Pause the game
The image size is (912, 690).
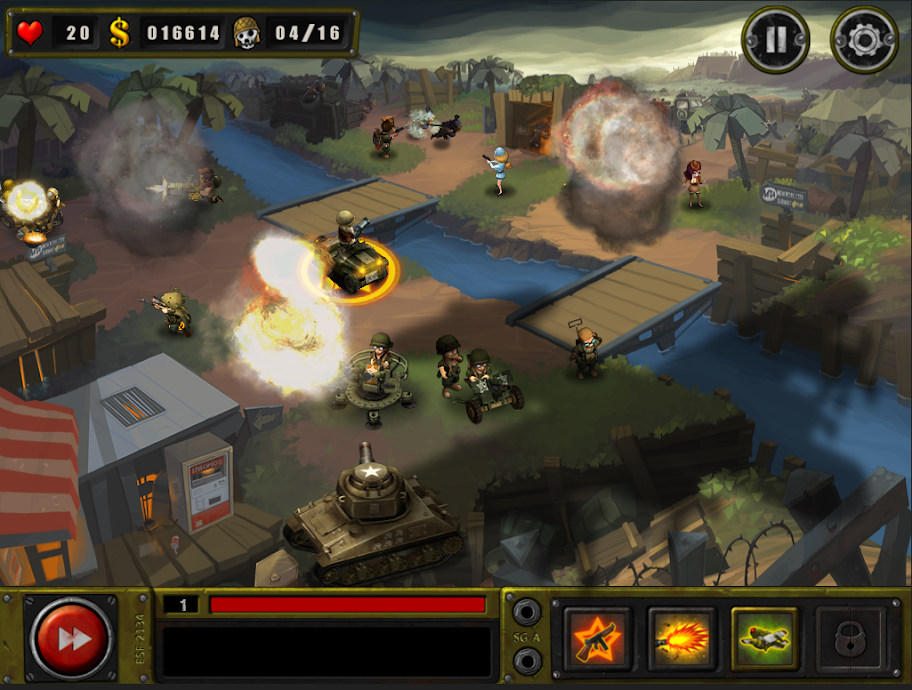(774, 41)
